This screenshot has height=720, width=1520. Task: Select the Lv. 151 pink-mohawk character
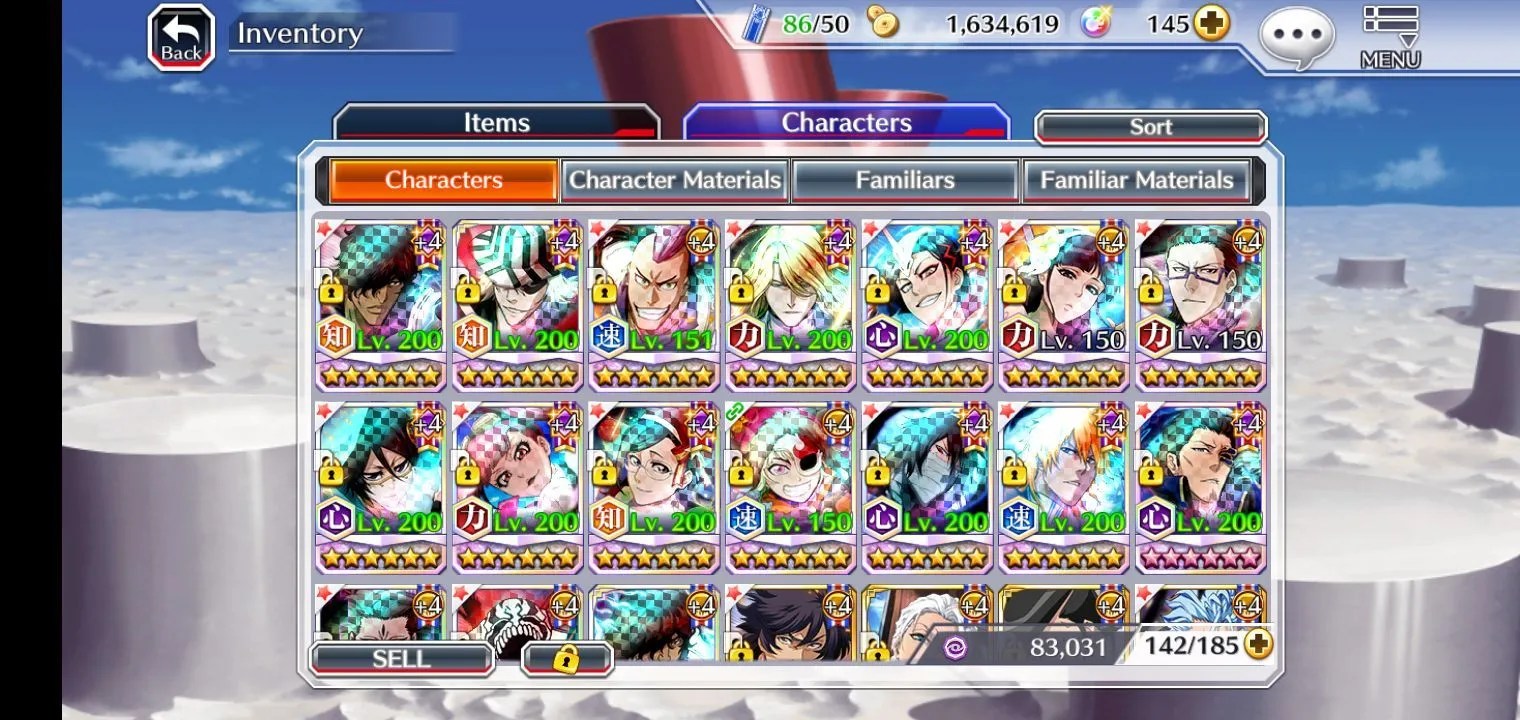654,300
